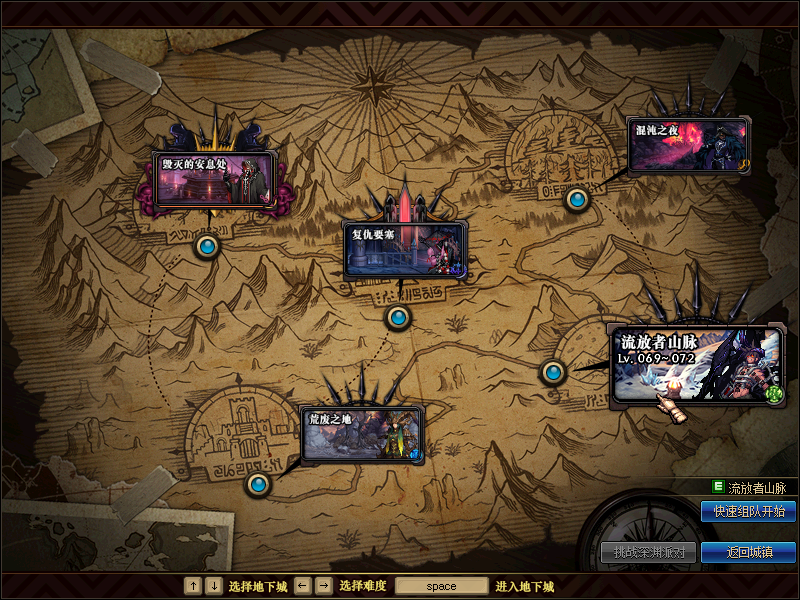
Task: Click the blue map node beside 混沌之夜
Action: click(576, 199)
